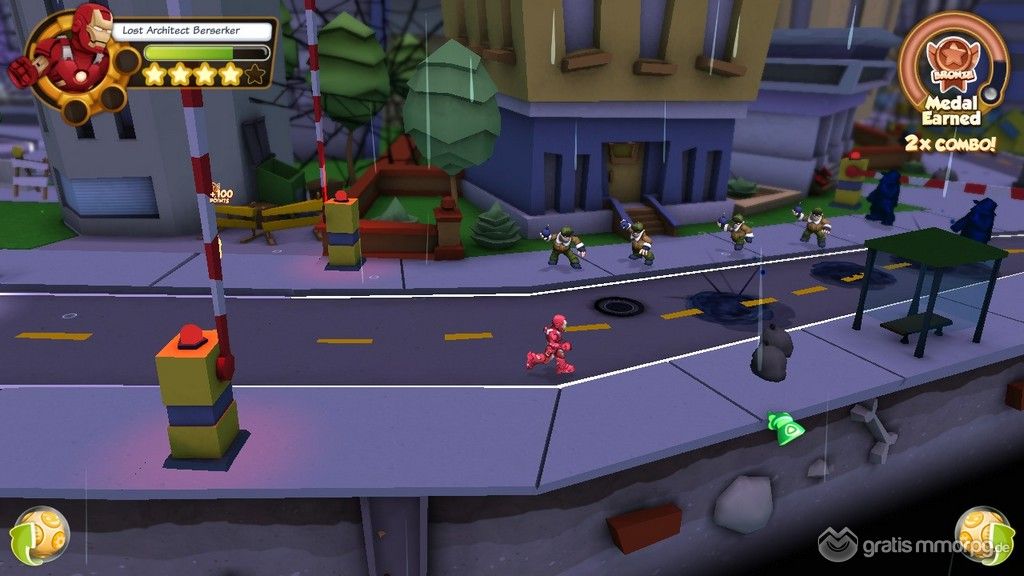Rotate camera using the bottom-right globe button
This screenshot has height=576, width=1024.
coord(983,536)
